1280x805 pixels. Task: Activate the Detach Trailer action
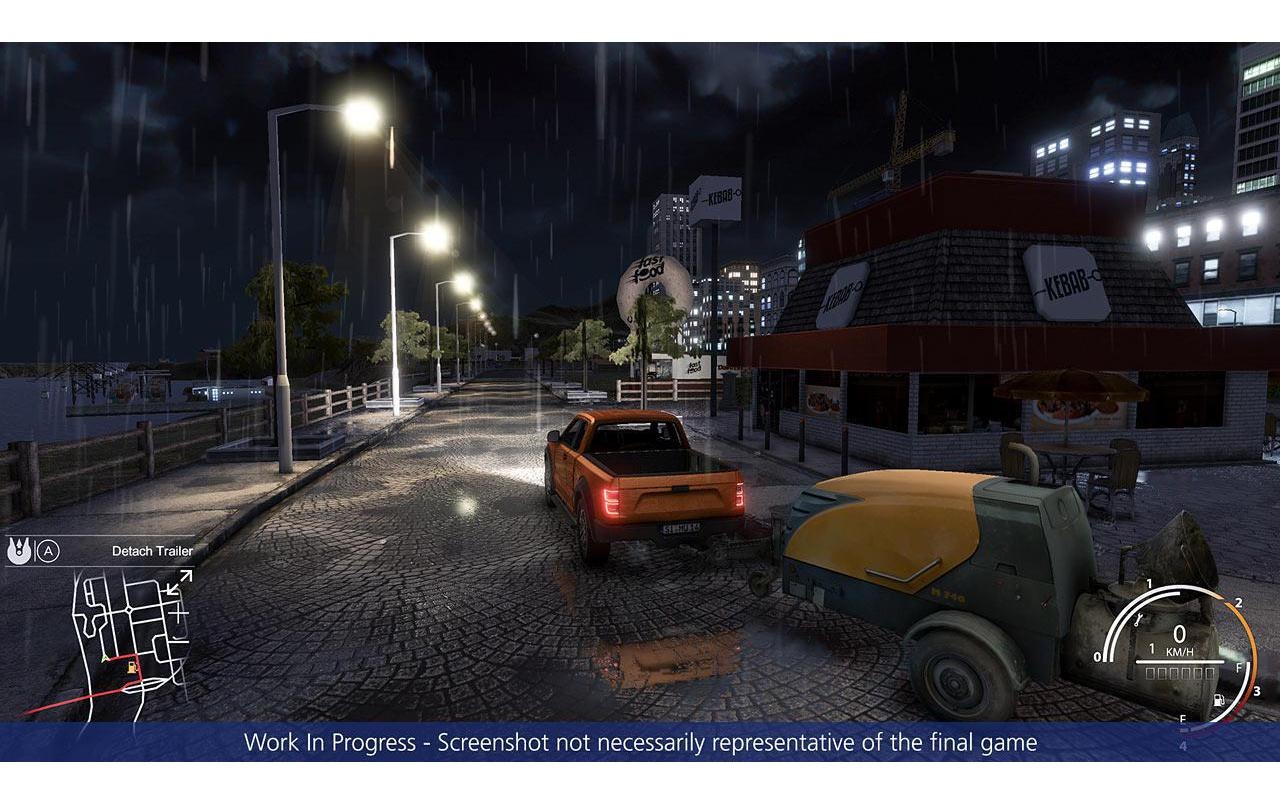point(153,550)
